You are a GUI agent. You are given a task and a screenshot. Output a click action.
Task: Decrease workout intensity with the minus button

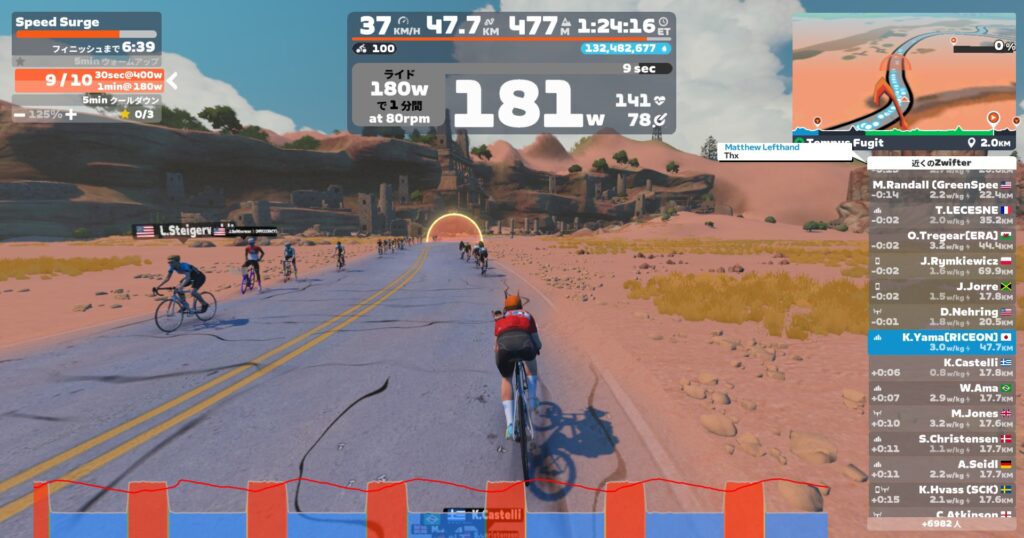(x=19, y=114)
